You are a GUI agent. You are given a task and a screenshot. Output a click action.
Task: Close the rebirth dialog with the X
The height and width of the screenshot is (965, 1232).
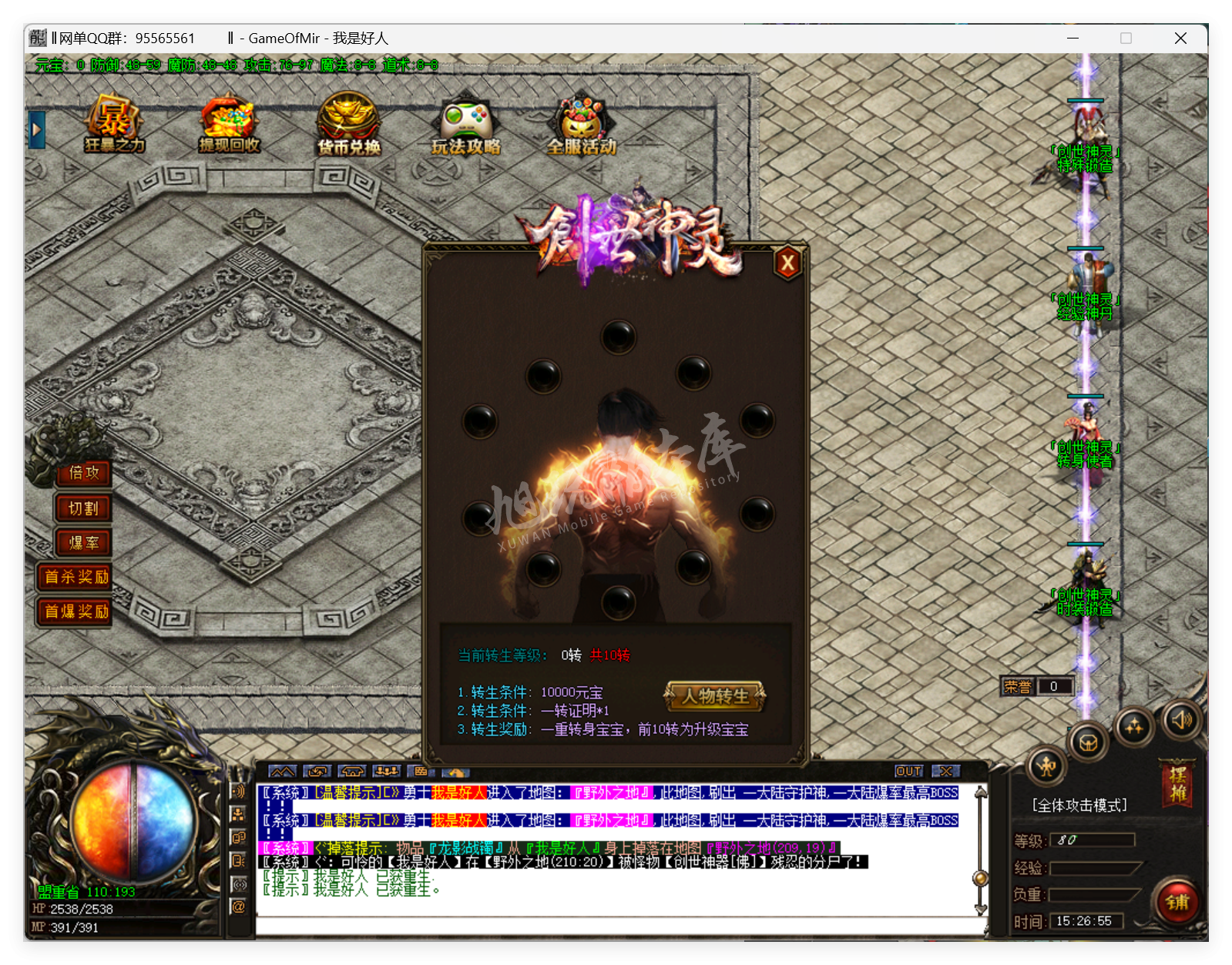coord(787,264)
